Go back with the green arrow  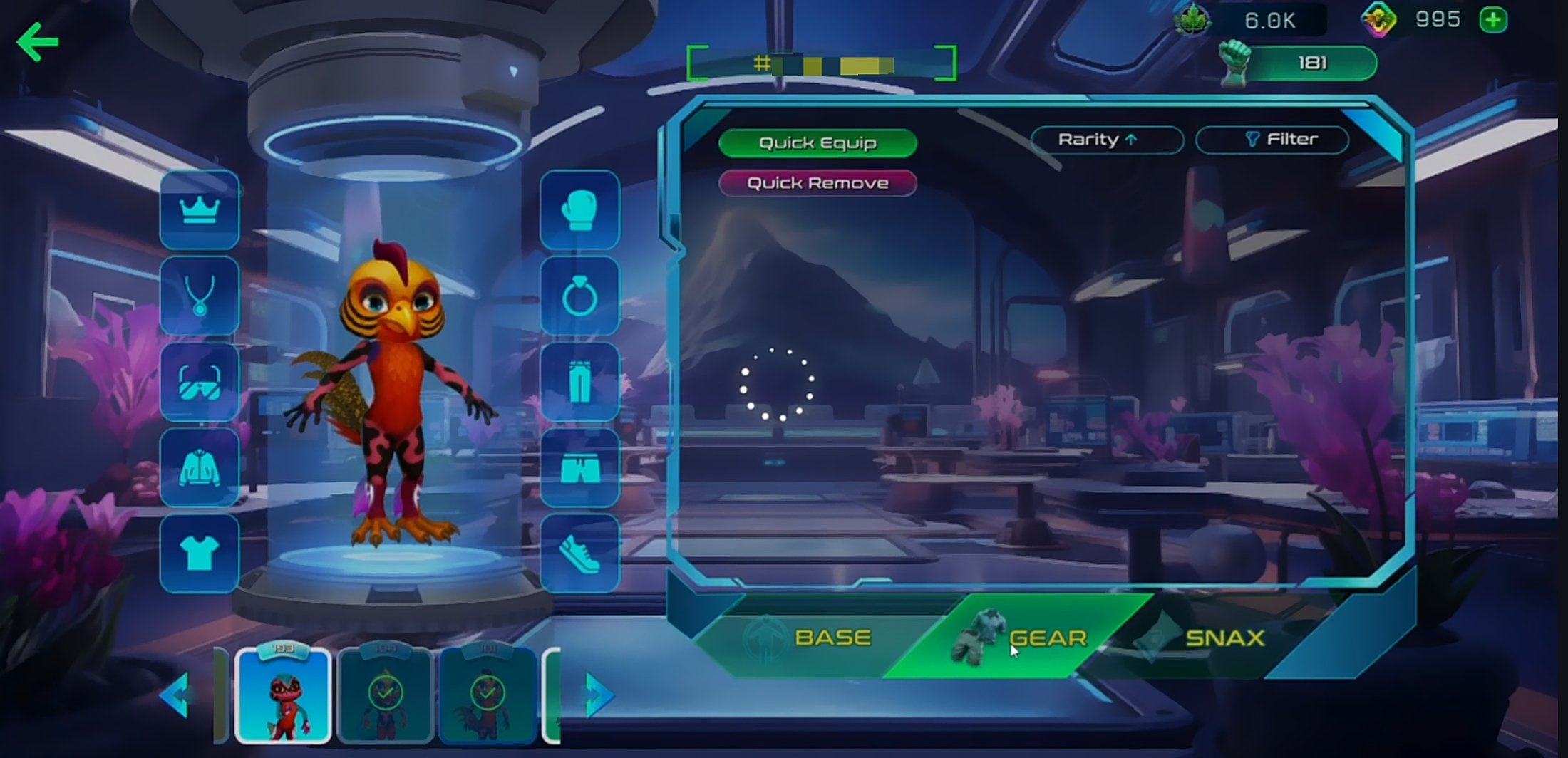pos(37,42)
